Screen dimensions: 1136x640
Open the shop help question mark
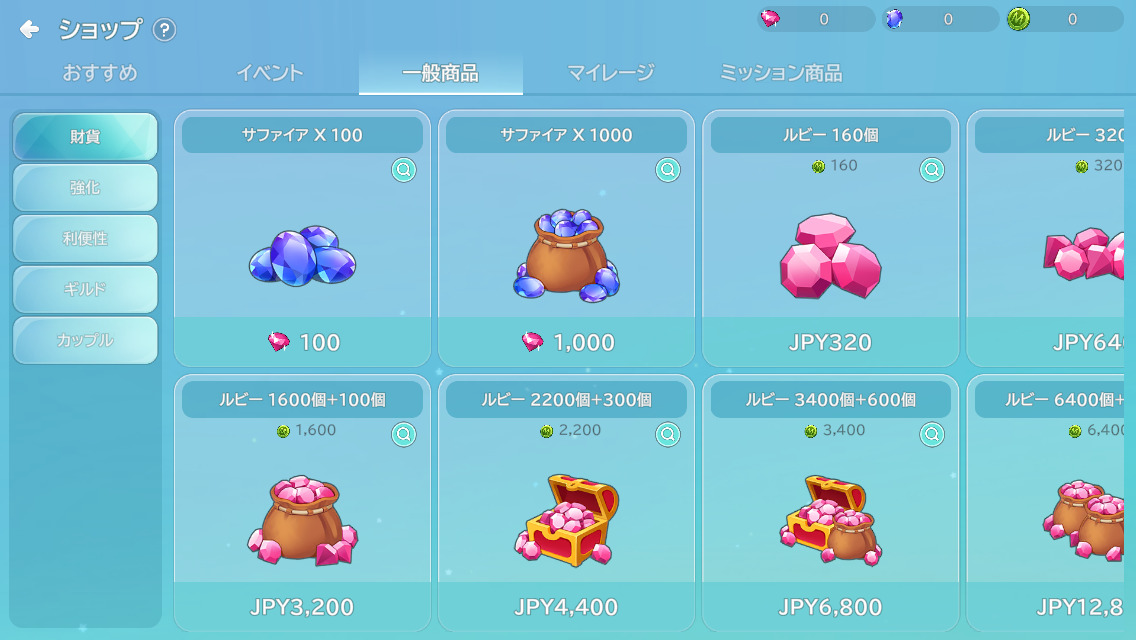coord(164,30)
